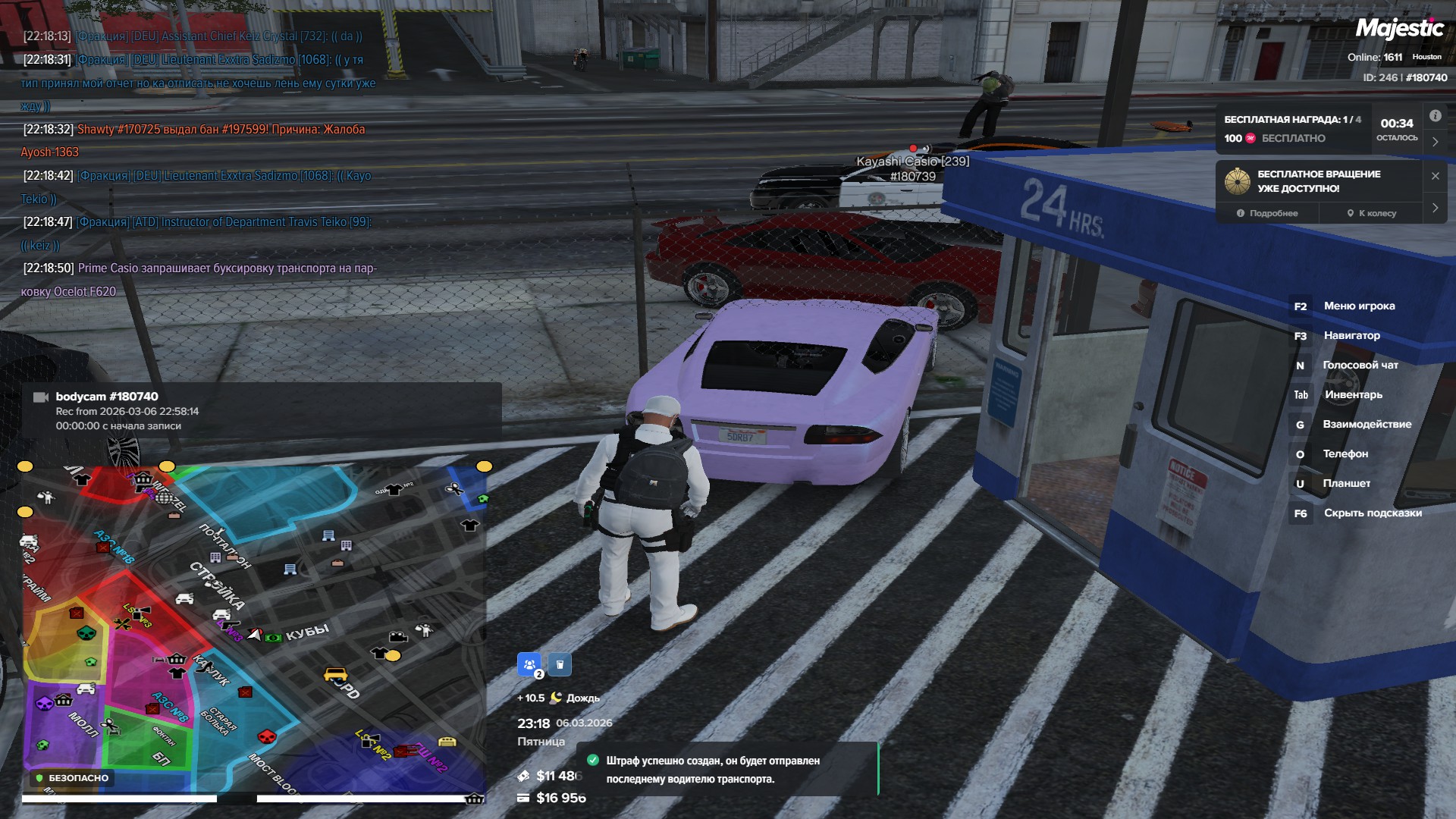
Task: Expand the free spin panel arrow
Action: click(x=1435, y=207)
